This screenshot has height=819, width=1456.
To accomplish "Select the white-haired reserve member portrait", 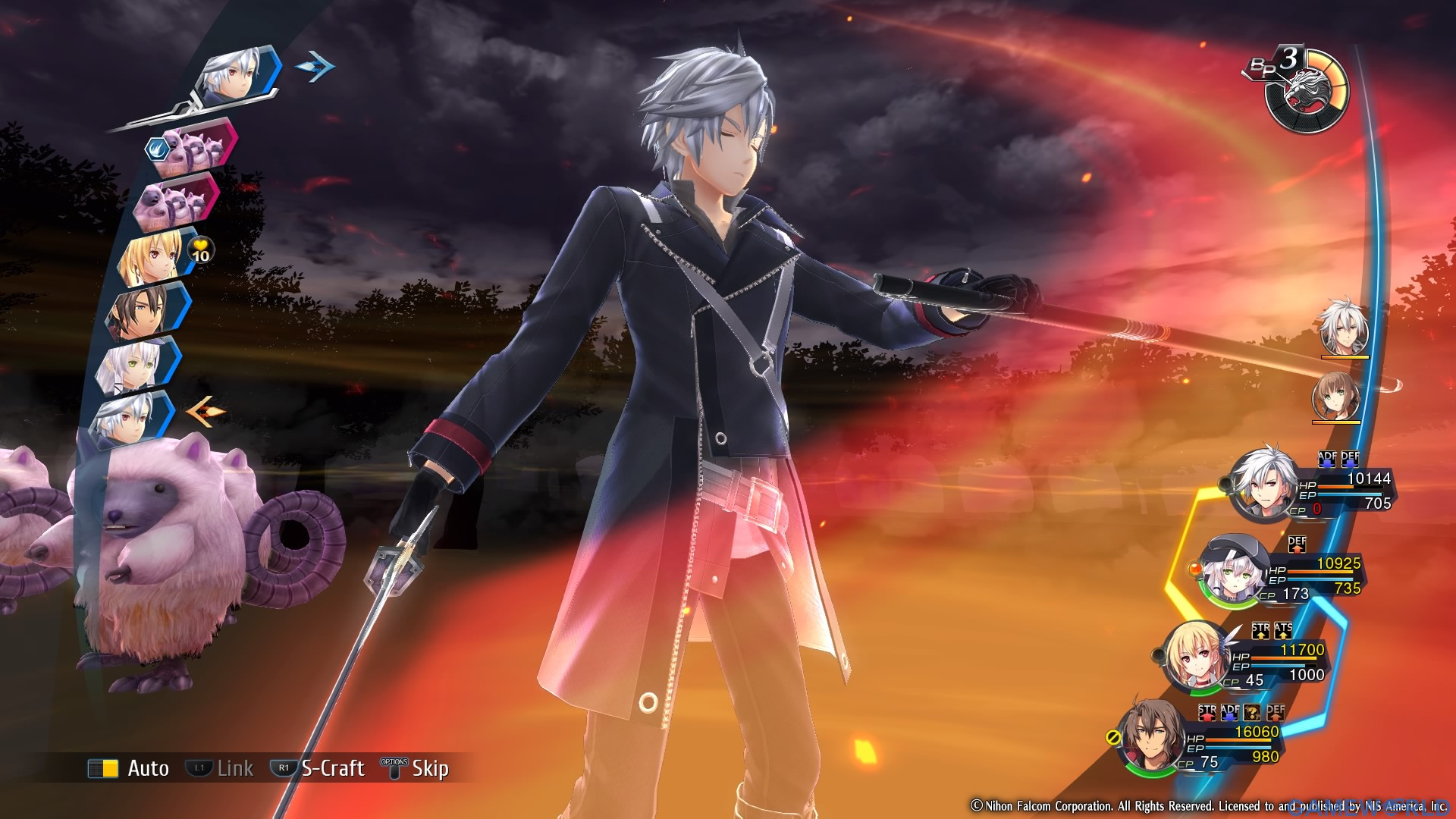I will point(1344,328).
